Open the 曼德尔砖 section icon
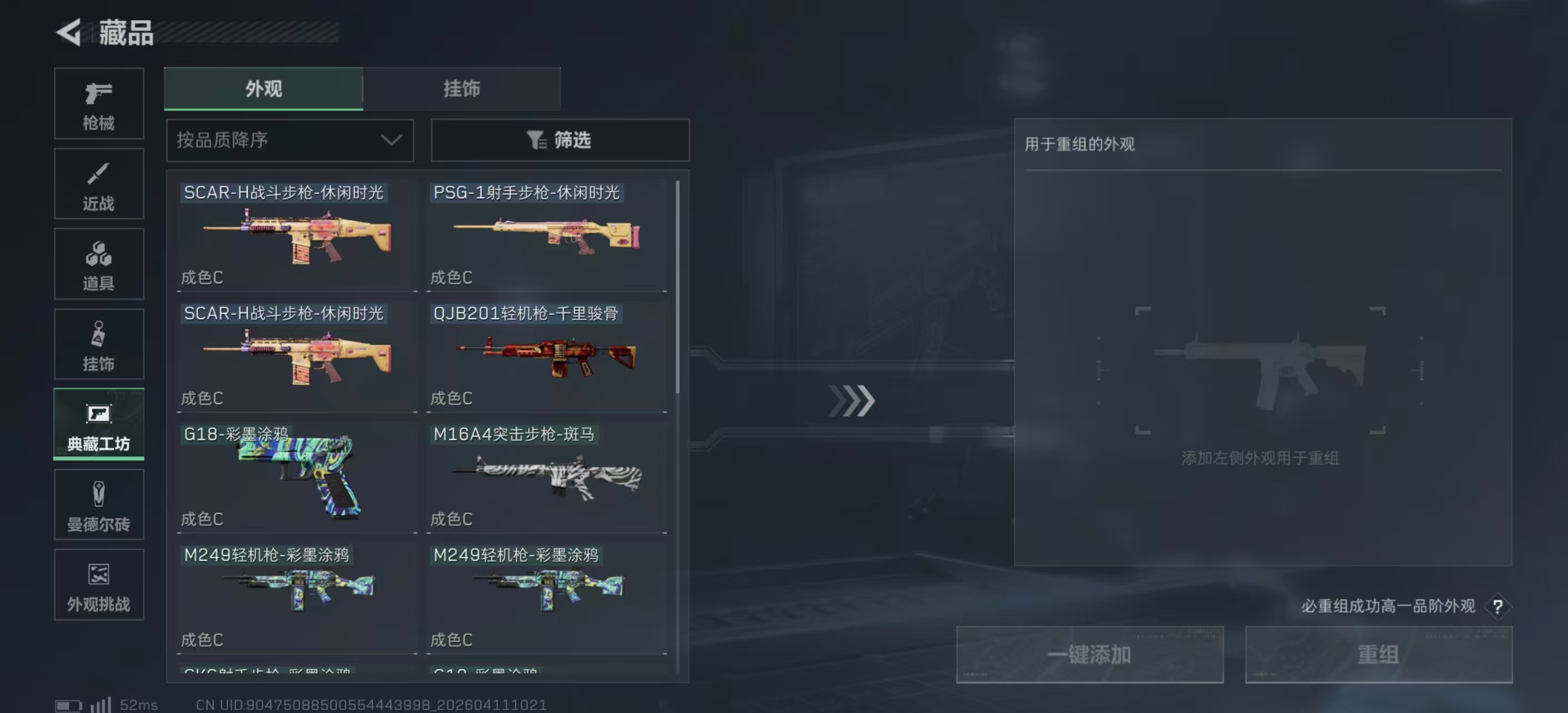Screen dimensions: 1568x713 point(99,505)
